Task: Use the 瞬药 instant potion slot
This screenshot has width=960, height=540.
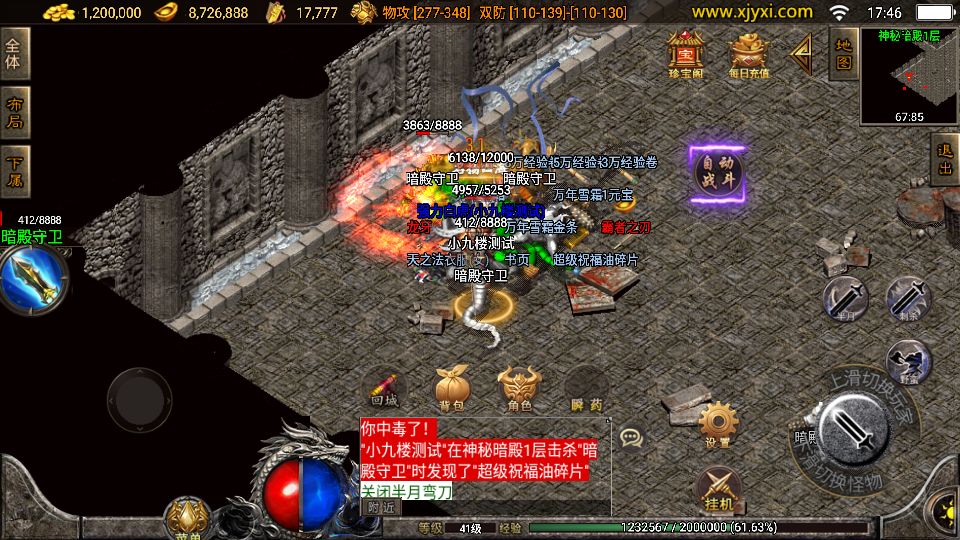Action: point(587,389)
